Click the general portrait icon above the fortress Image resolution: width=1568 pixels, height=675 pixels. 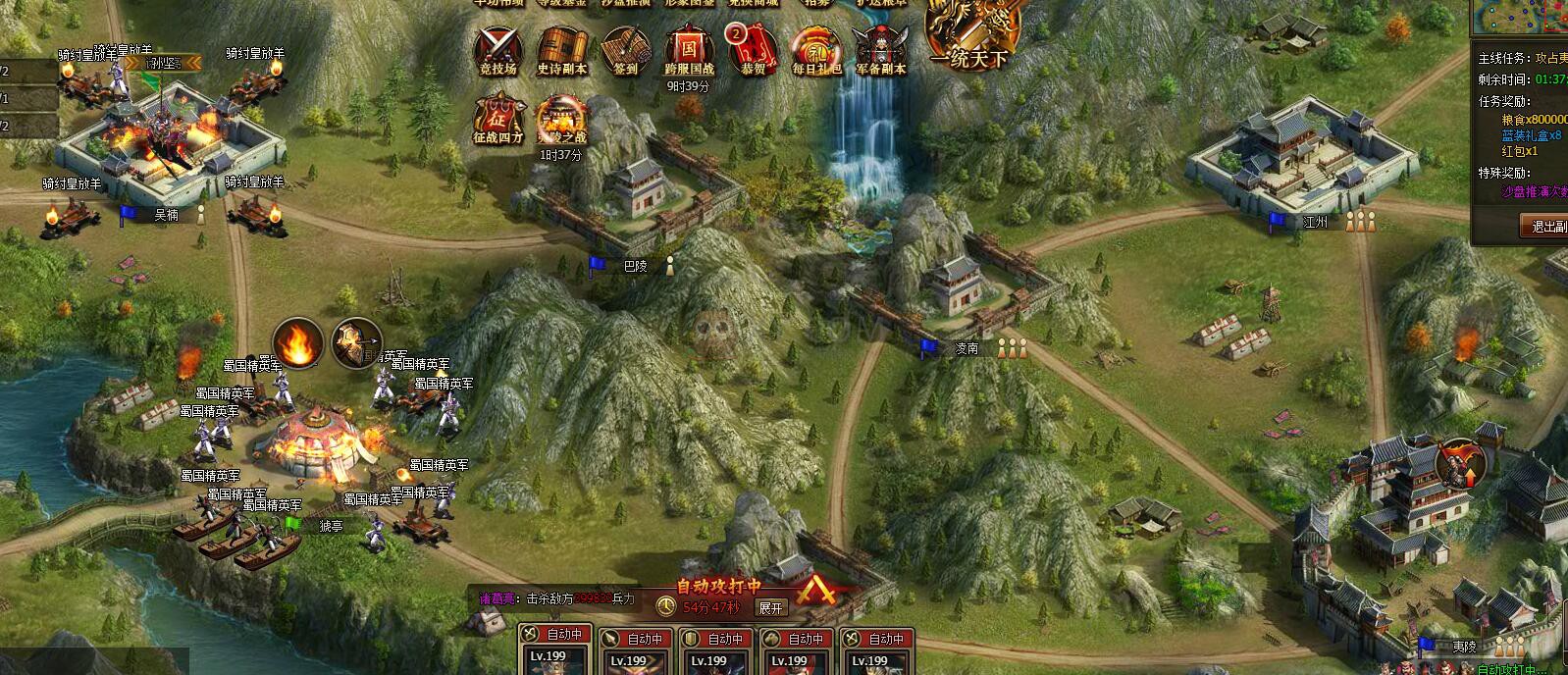click(x=1459, y=462)
